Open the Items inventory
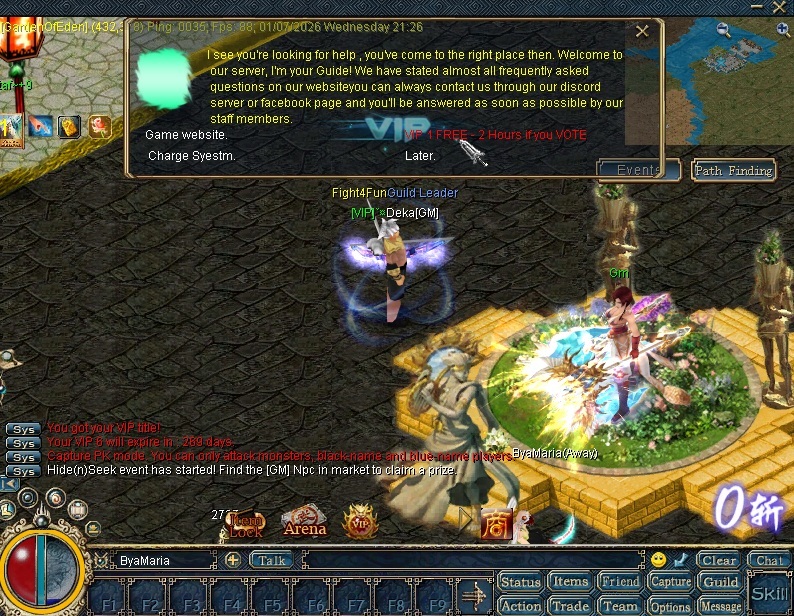The image size is (794, 616). (570, 582)
